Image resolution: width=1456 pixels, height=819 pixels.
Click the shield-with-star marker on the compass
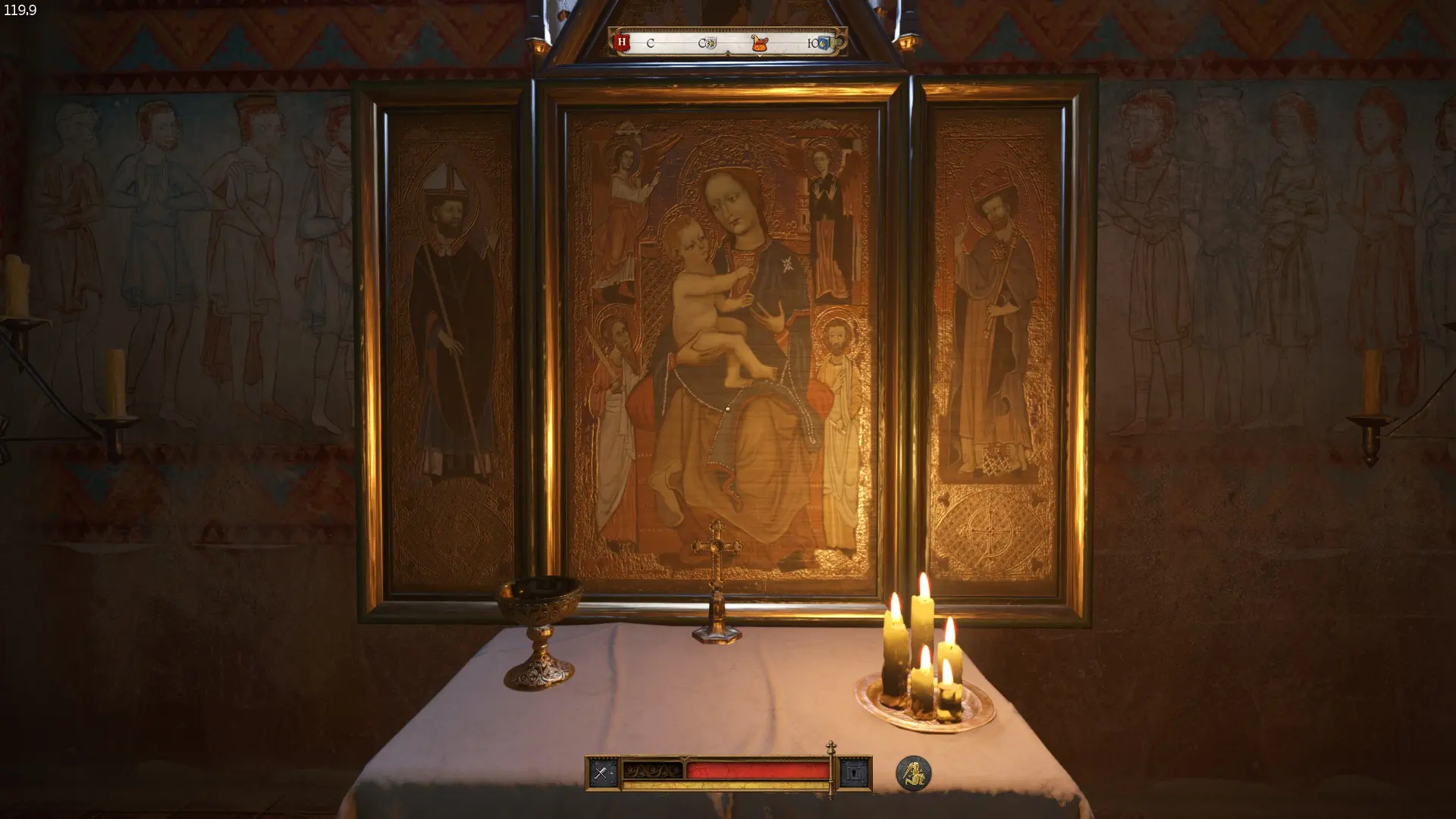click(x=711, y=42)
